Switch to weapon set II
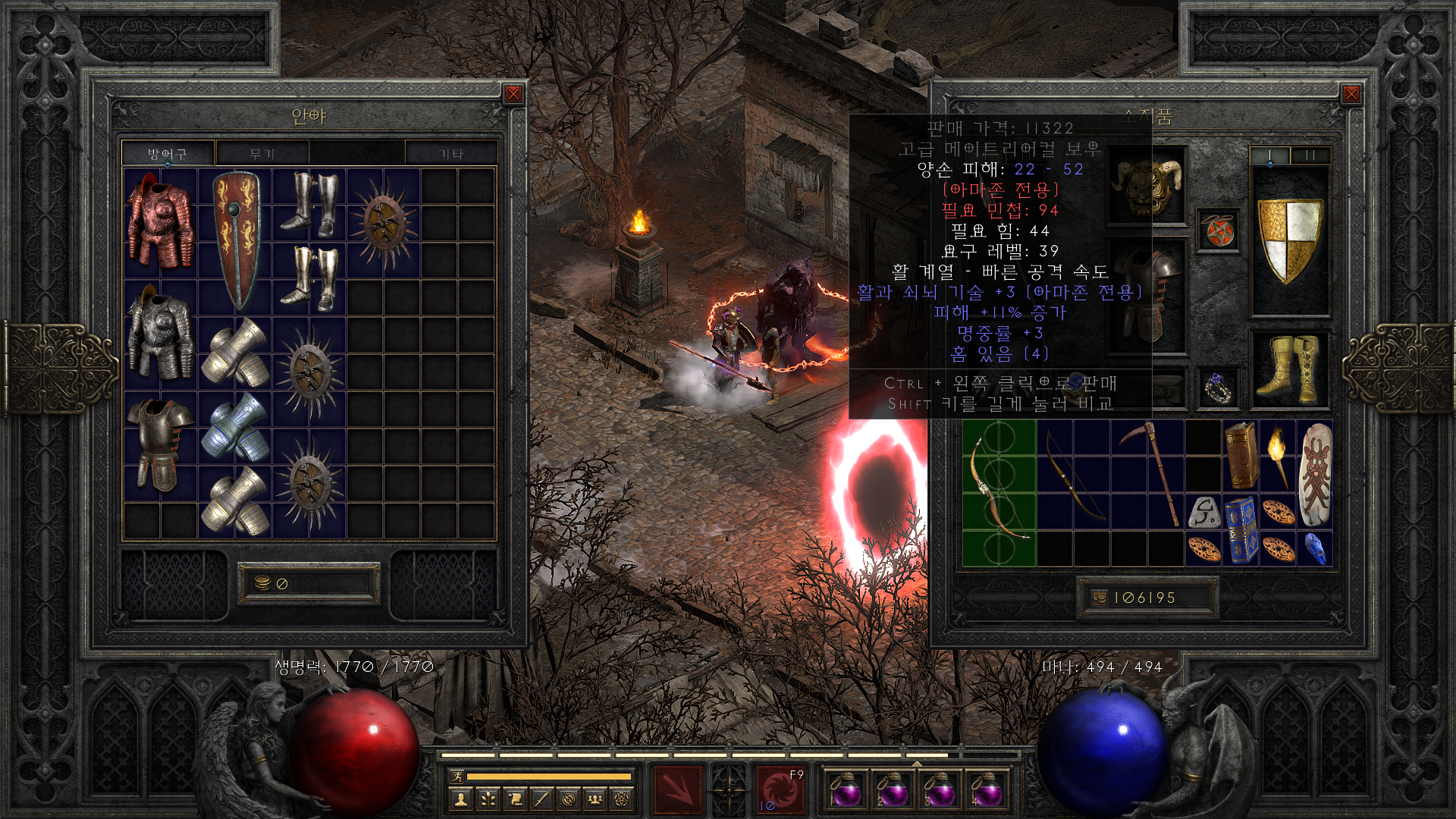Image resolution: width=1456 pixels, height=819 pixels. [x=1310, y=155]
